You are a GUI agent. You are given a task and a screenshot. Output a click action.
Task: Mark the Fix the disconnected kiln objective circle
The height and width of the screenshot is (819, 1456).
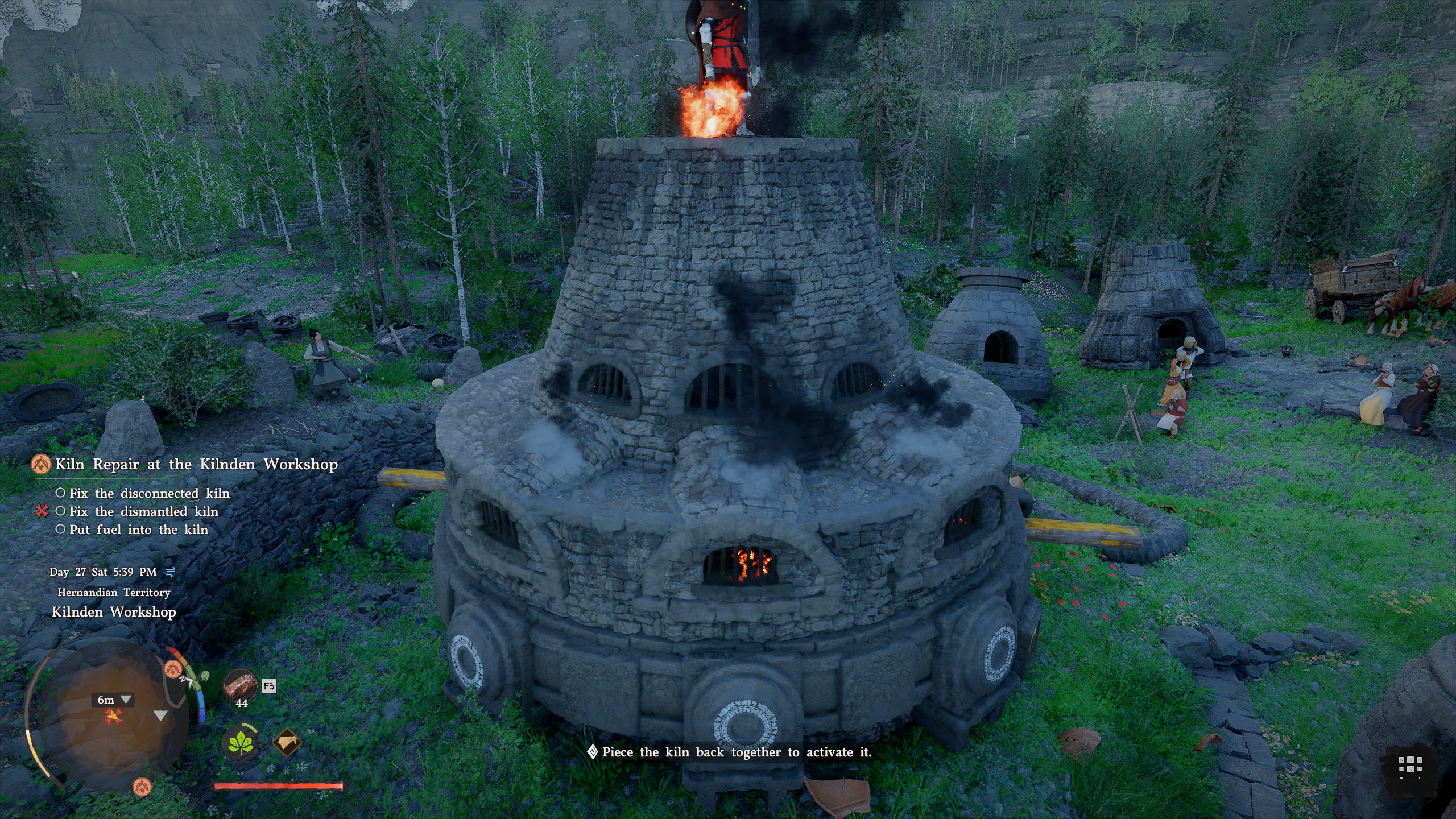tap(61, 493)
